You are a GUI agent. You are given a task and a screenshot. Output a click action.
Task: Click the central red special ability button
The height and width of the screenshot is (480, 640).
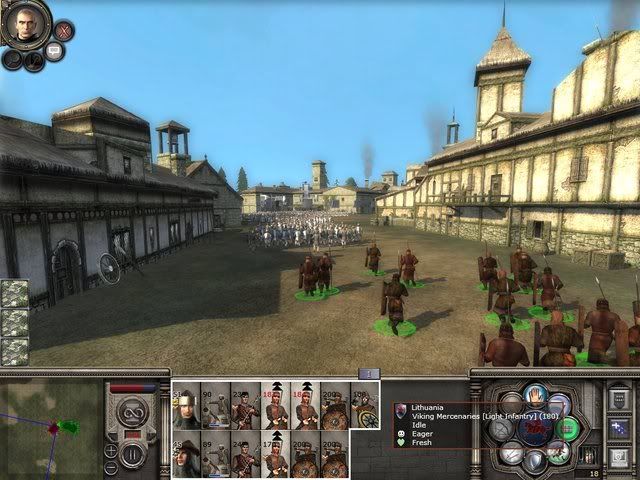[x=534, y=430]
